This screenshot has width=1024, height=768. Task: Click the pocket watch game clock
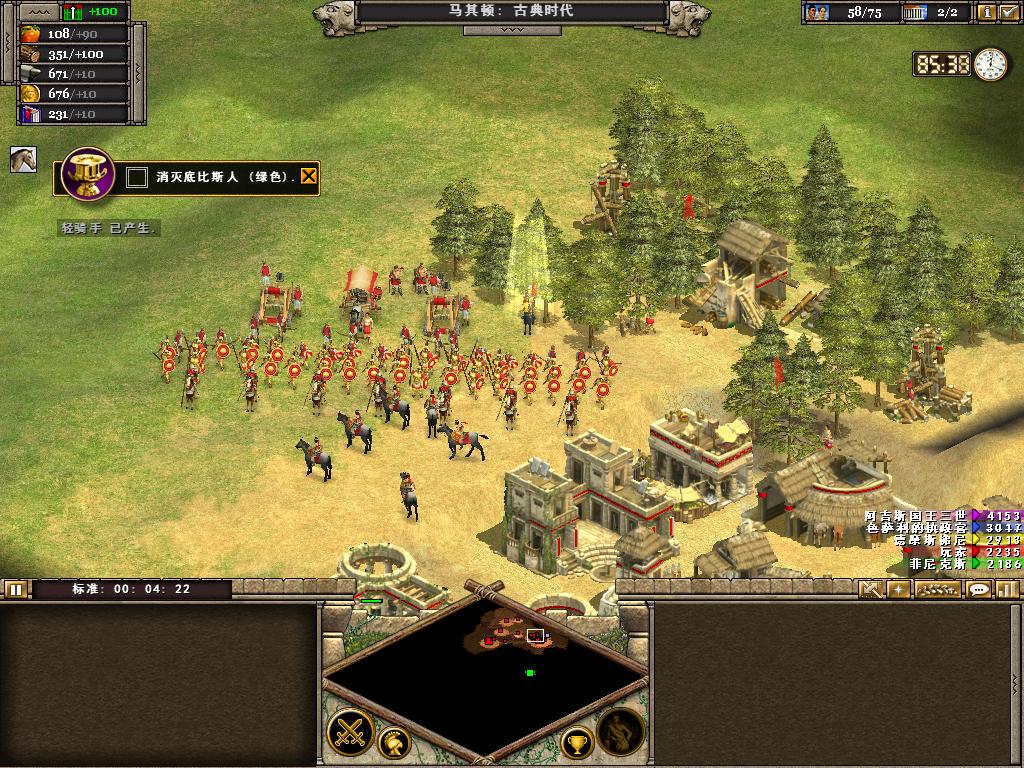point(990,64)
